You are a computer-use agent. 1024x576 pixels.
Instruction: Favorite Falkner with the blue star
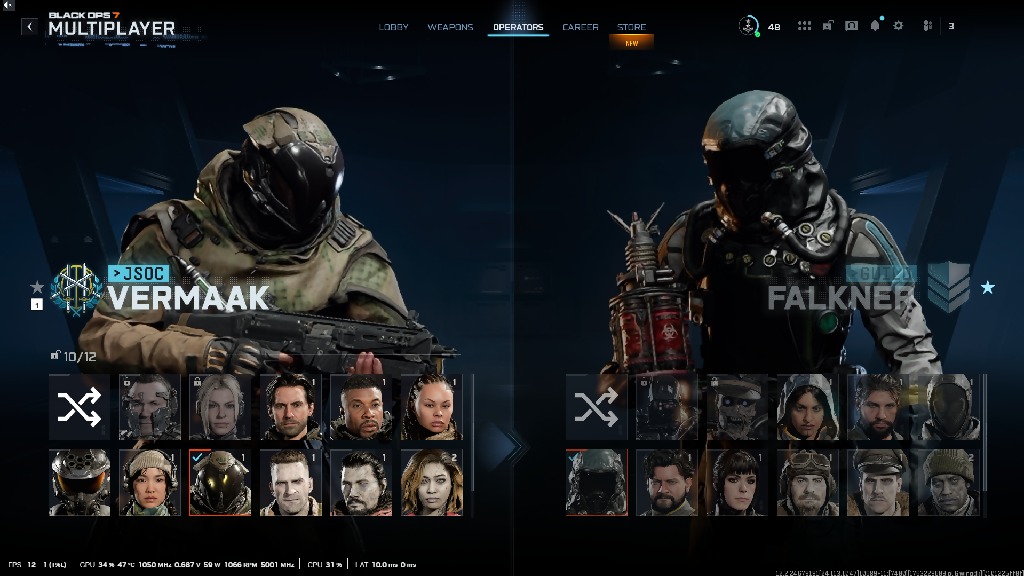988,288
